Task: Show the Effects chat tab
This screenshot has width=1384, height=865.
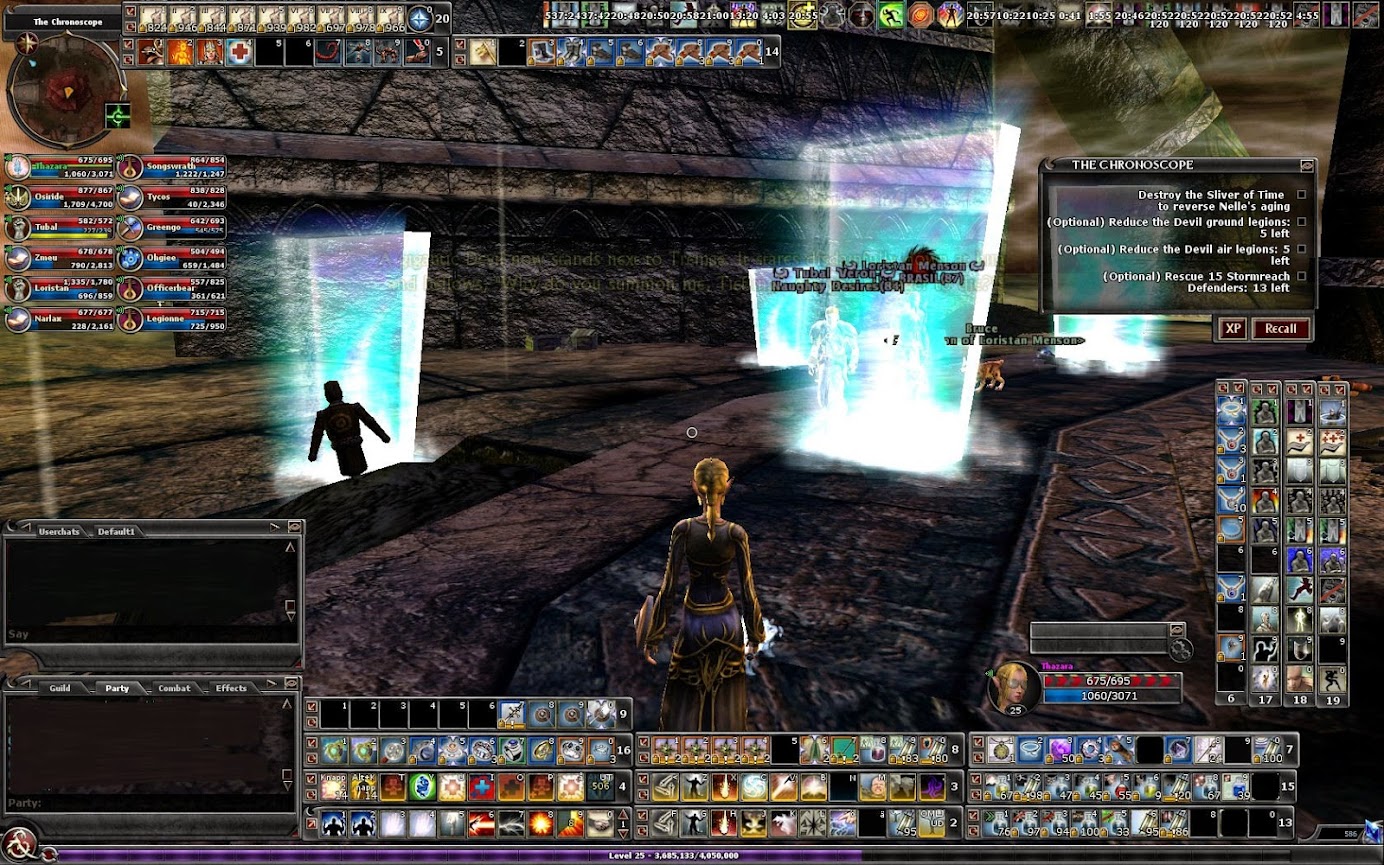Action: (x=231, y=688)
